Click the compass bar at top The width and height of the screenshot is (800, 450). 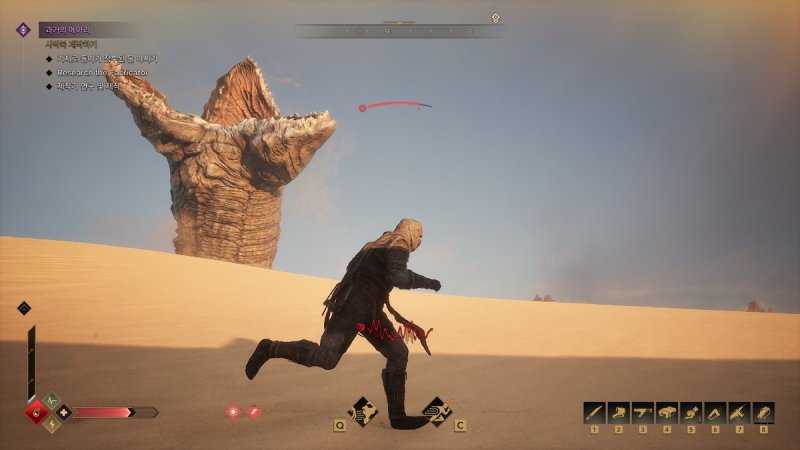(x=399, y=31)
